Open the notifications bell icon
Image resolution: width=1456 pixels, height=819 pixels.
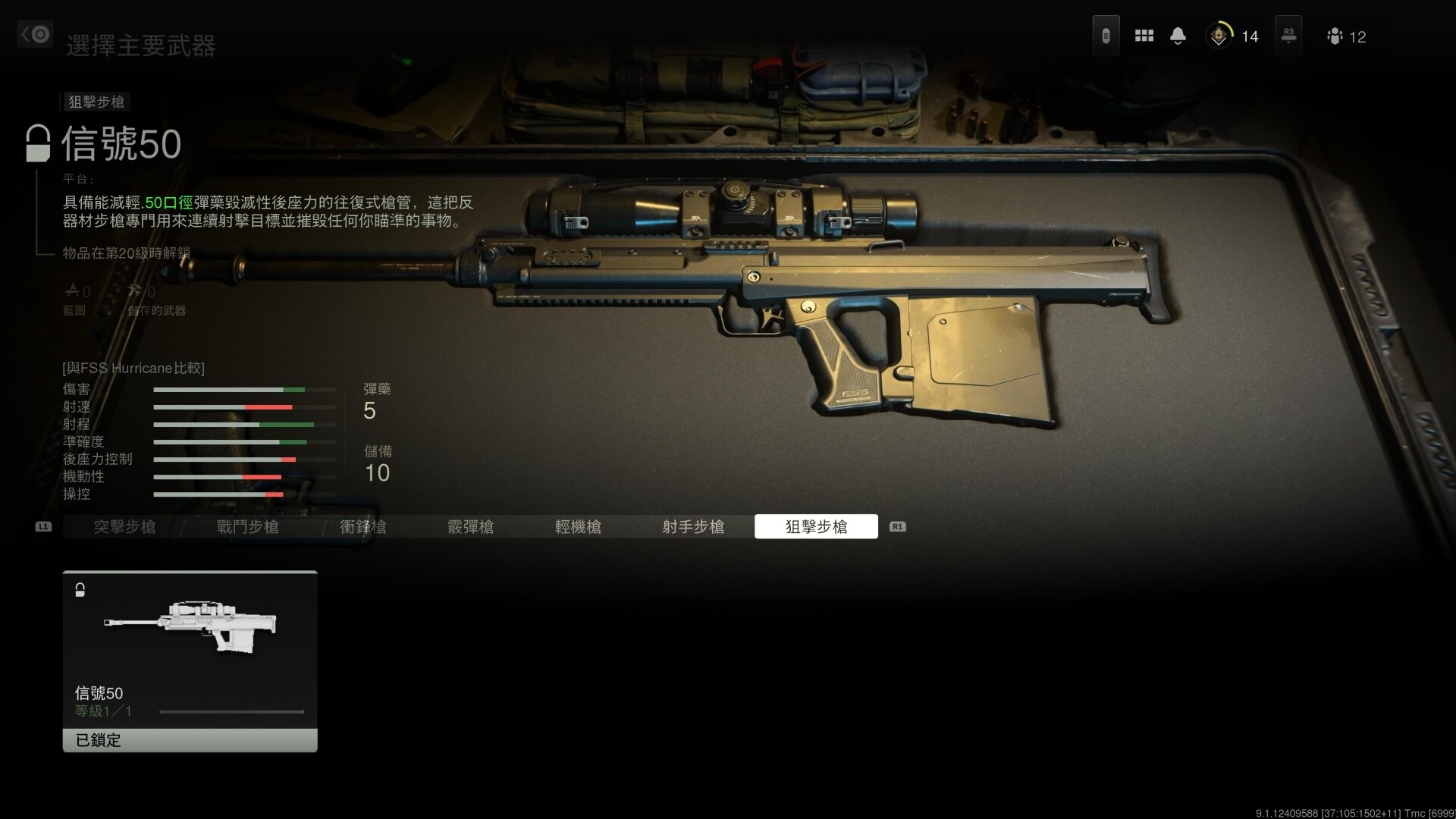(x=1178, y=35)
